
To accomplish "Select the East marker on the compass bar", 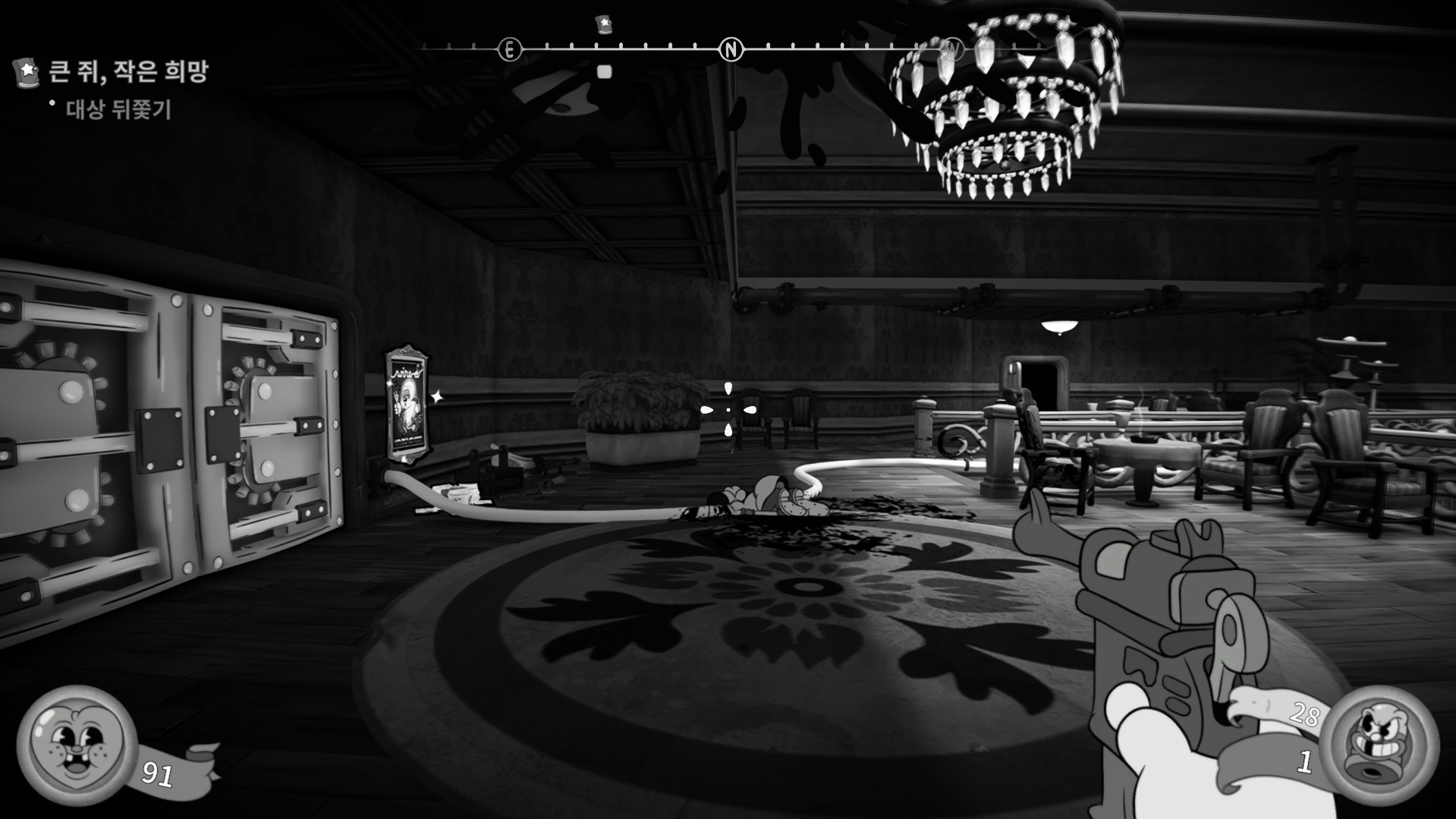I will pos(510,50).
